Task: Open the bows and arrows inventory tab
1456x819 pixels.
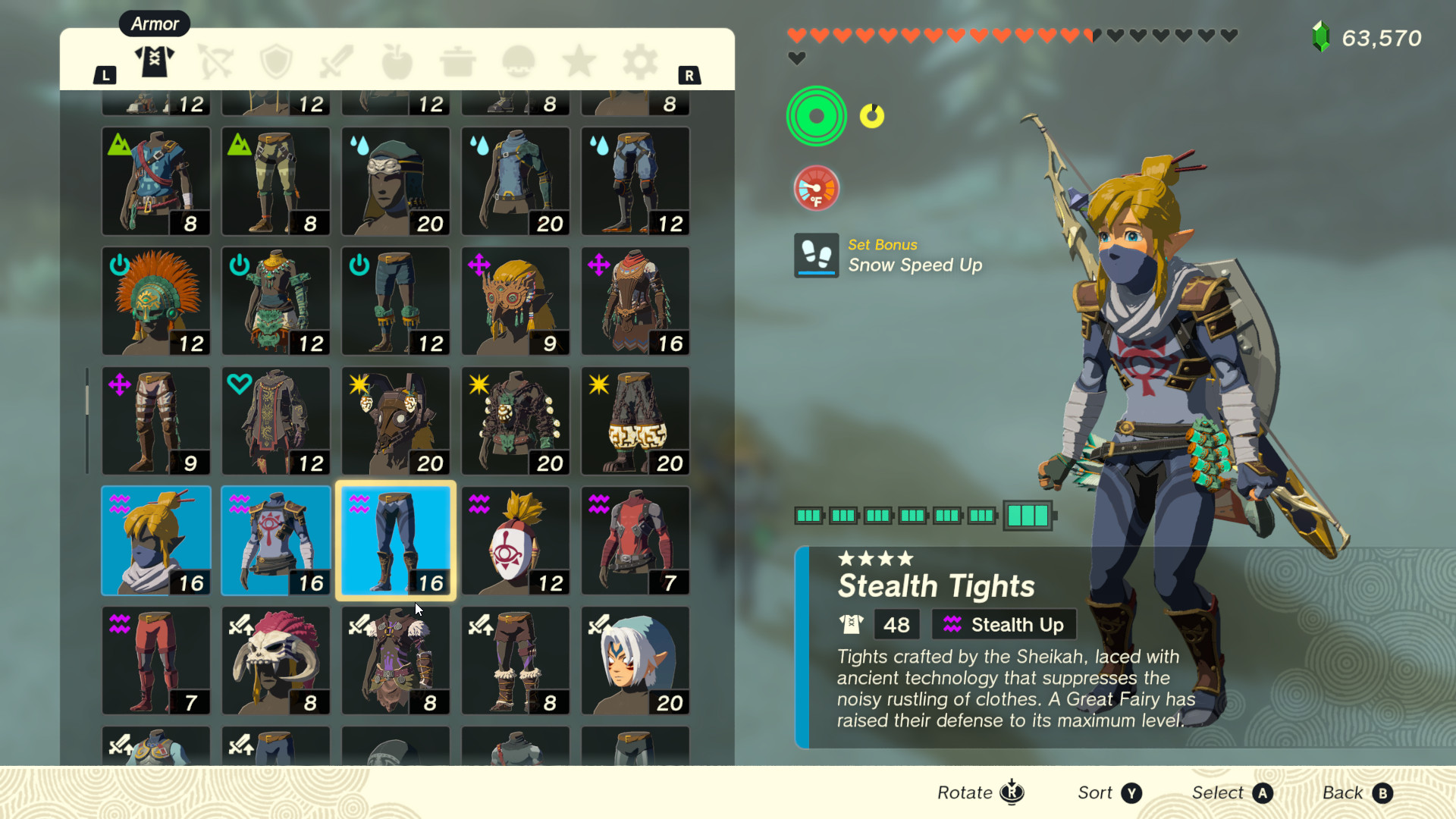Action: click(x=215, y=61)
